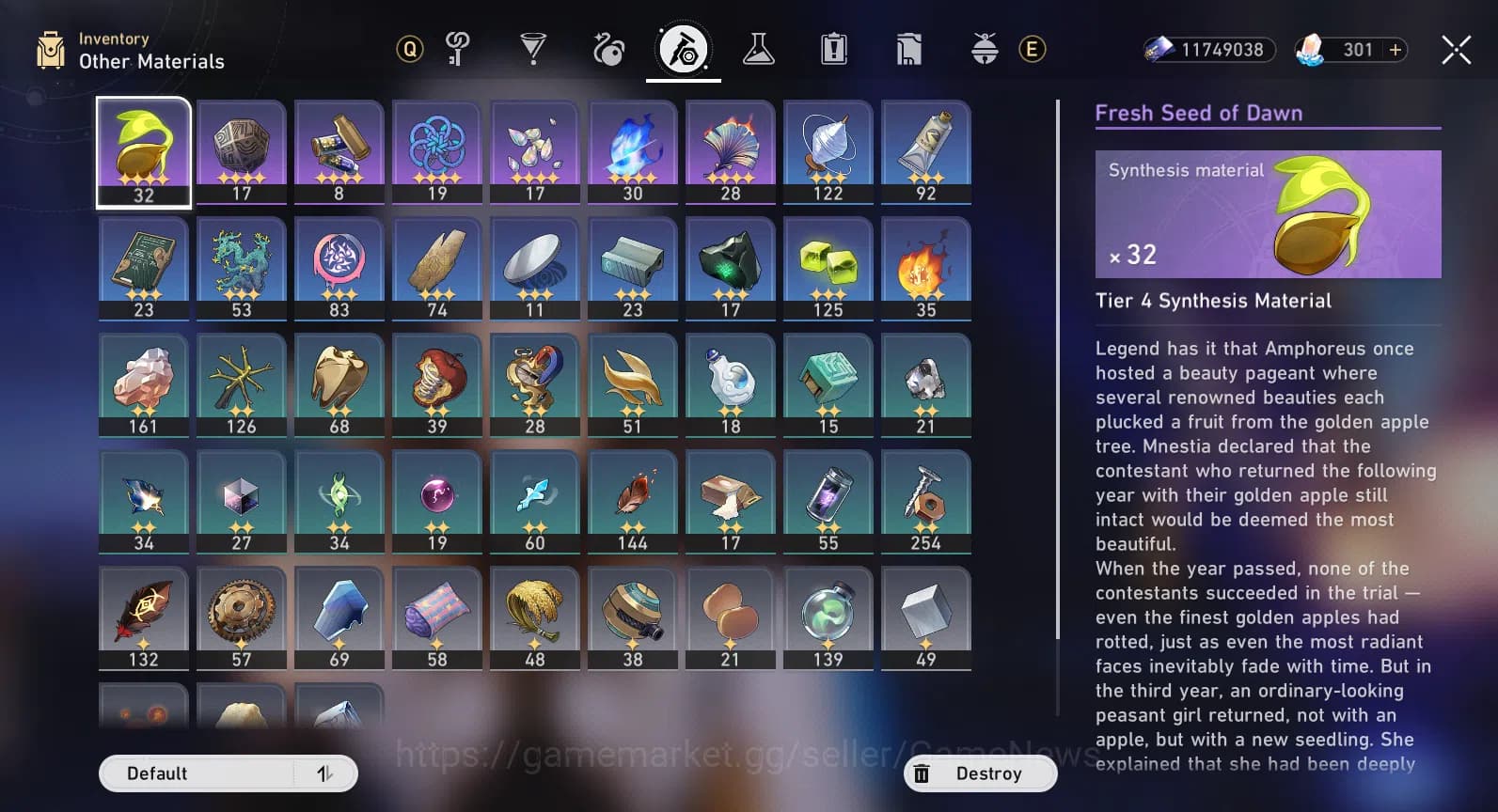Pick the silver cube item with 49

[926, 617]
